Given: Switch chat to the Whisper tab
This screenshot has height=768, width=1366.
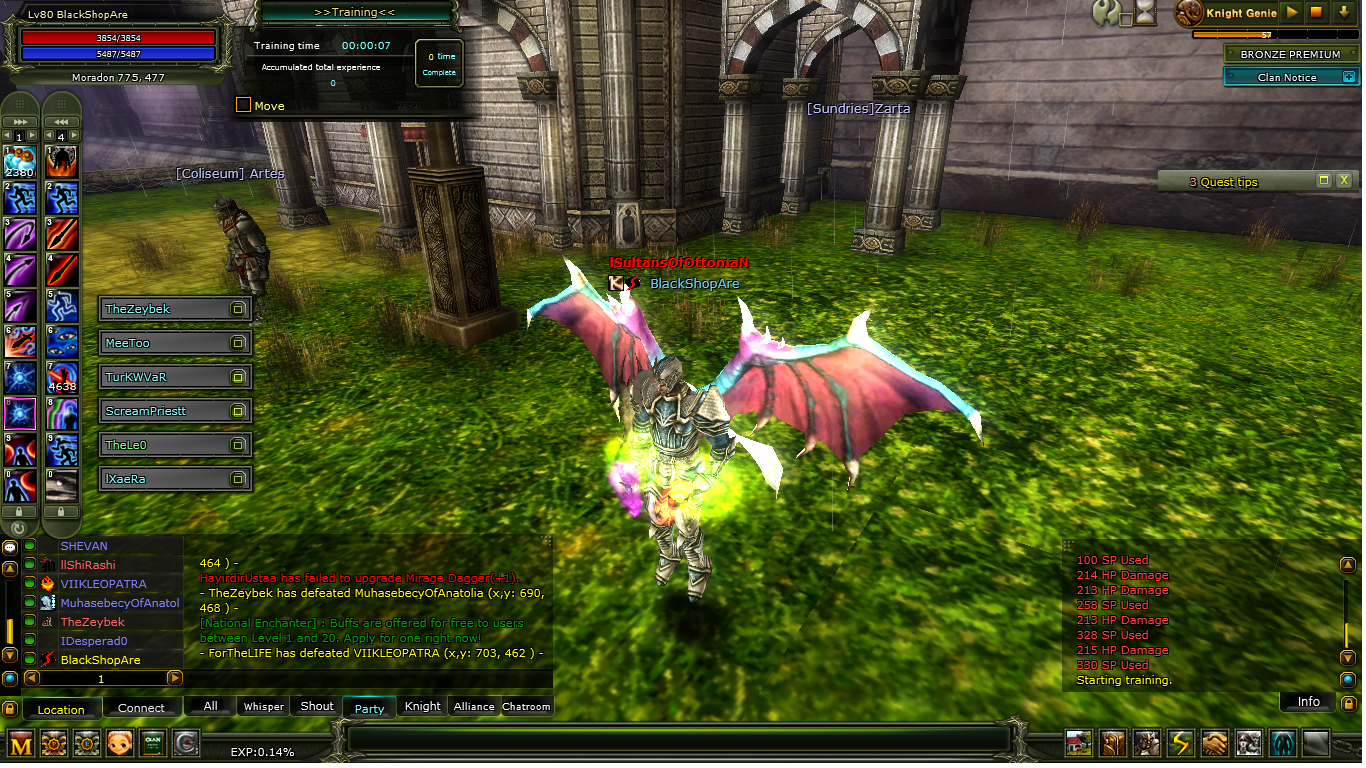Looking at the screenshot, I should (264, 706).
